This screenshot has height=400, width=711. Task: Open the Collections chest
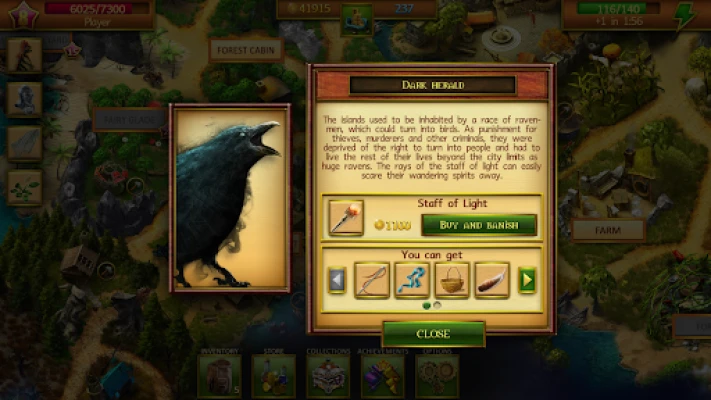point(328,374)
